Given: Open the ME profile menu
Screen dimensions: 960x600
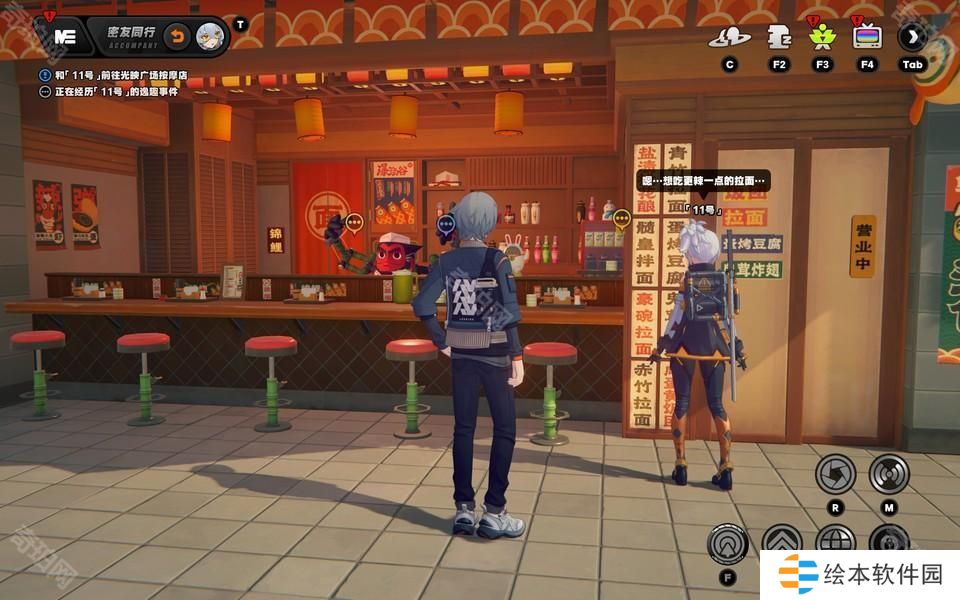Looking at the screenshot, I should (65, 37).
